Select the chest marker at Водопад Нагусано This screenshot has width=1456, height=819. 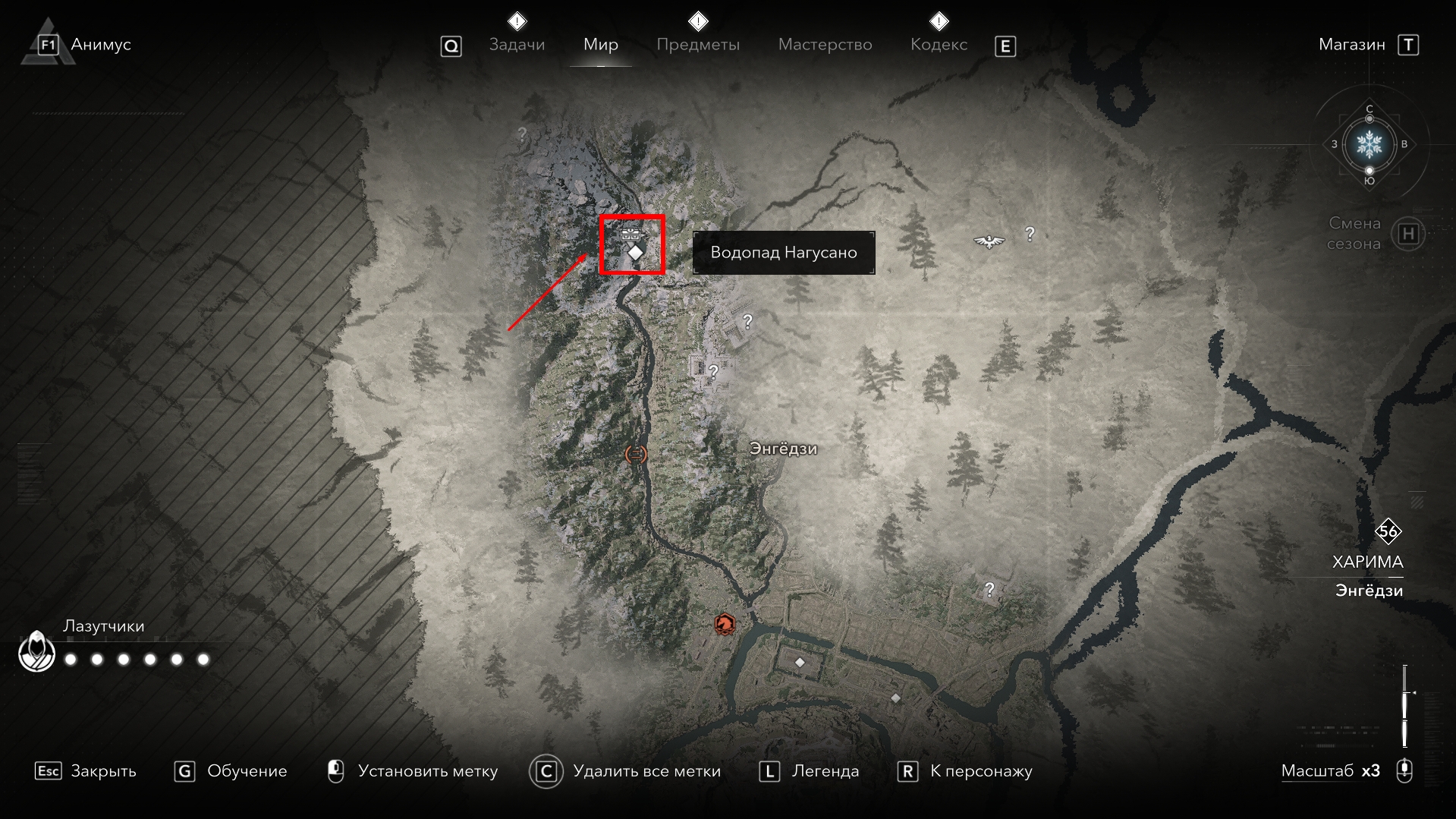point(630,234)
